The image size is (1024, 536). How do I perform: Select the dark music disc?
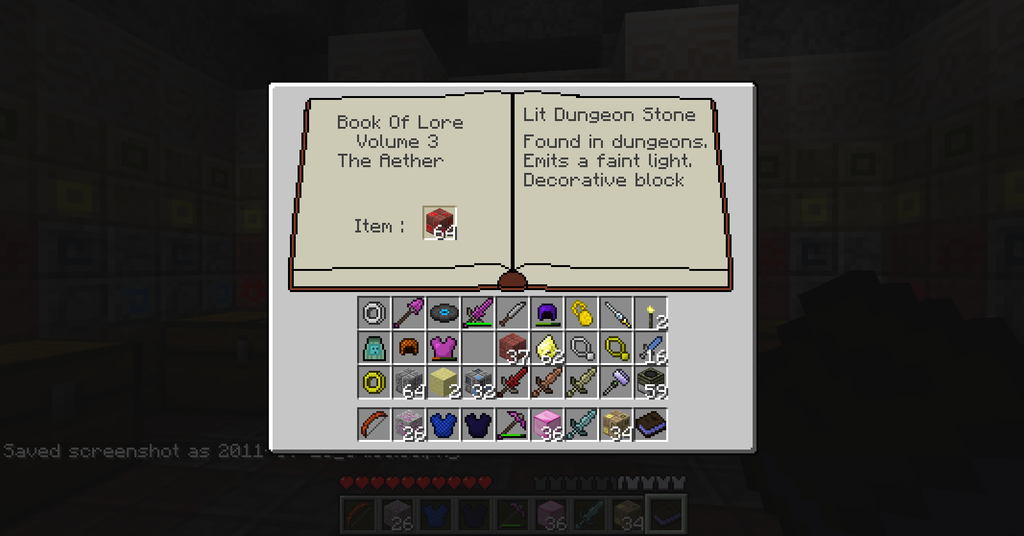tap(443, 314)
